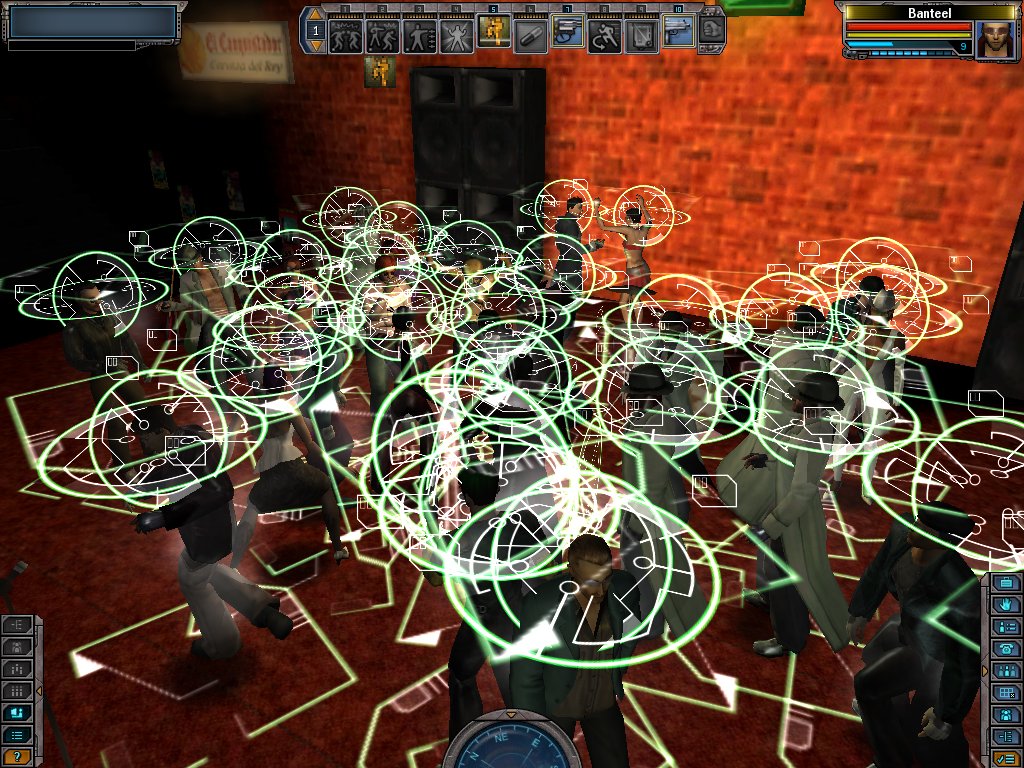
Task: Open the orange question mark help button
Action: [17, 756]
